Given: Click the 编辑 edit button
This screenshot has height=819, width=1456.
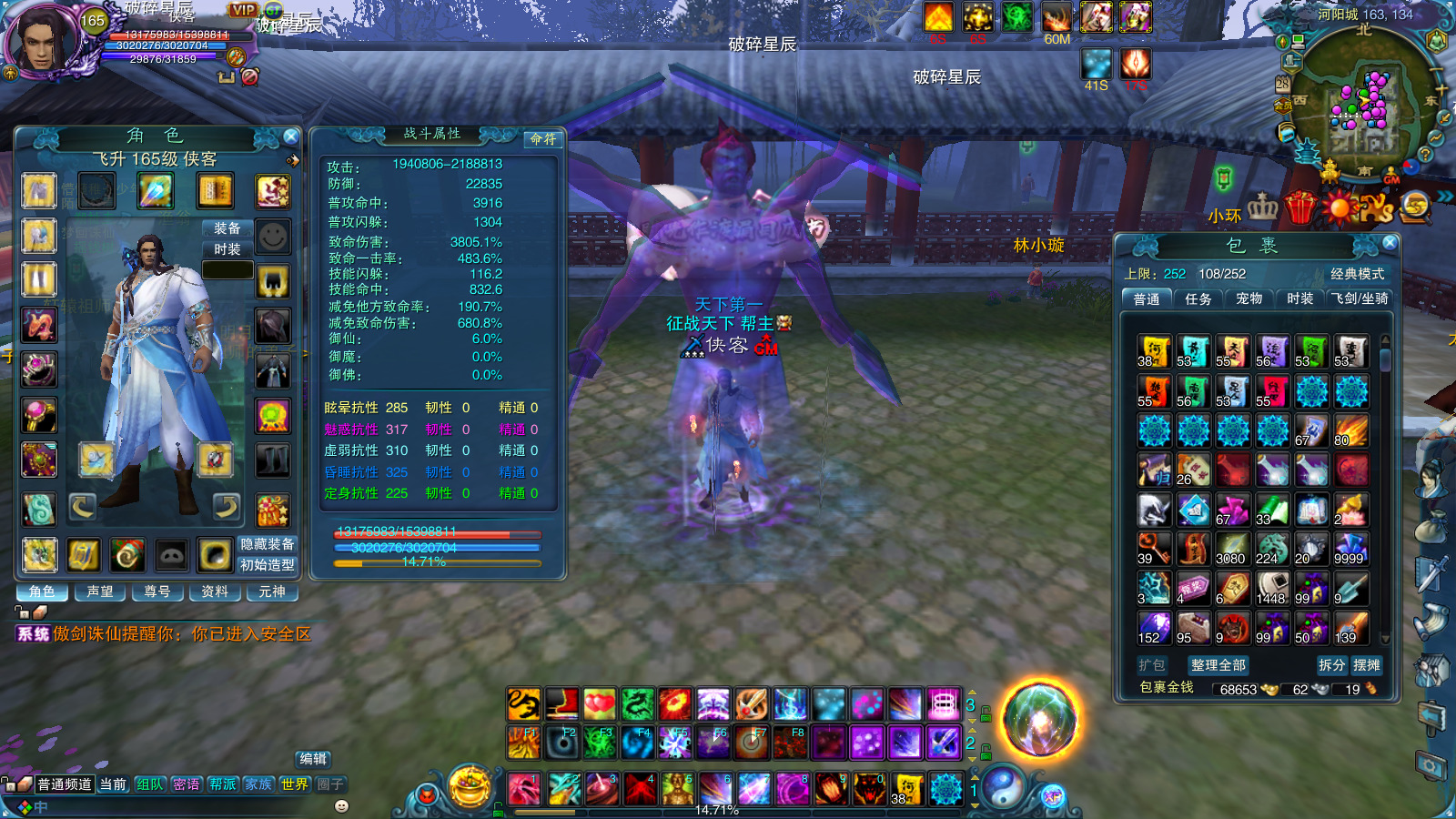Looking at the screenshot, I should (313, 759).
